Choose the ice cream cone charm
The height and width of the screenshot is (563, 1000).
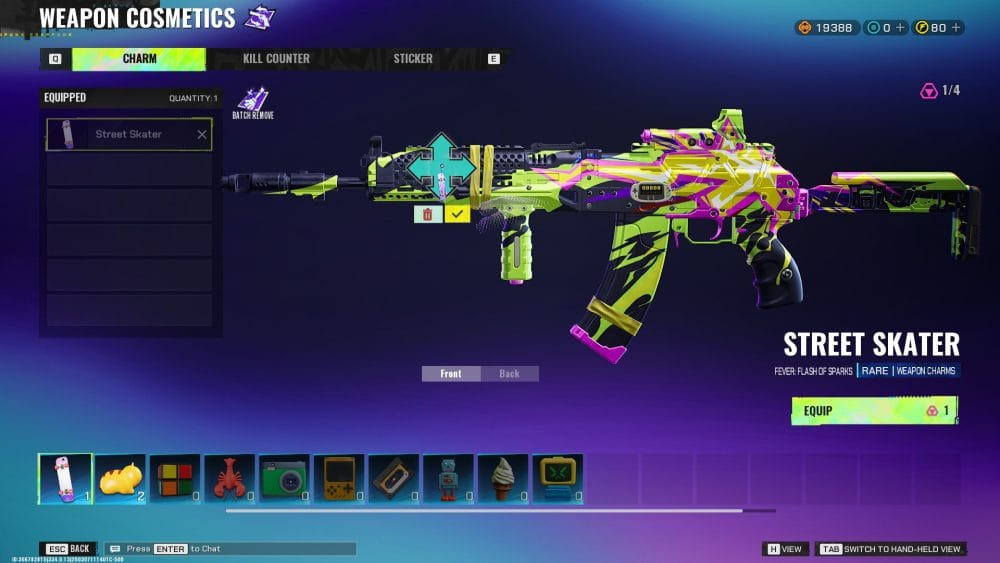pyautogui.click(x=502, y=478)
